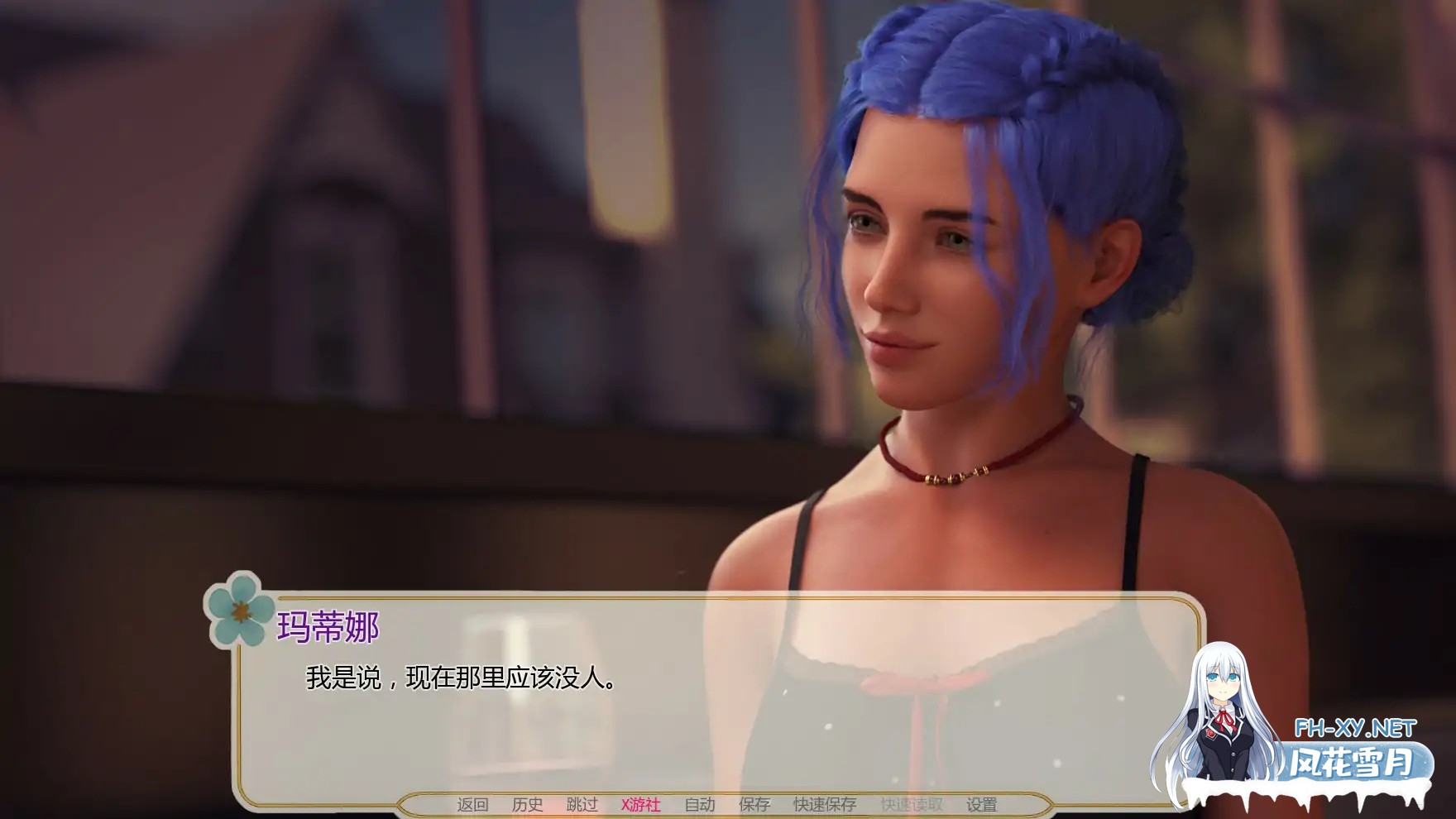Enable 跳过 skip mode
1456x819 pixels.
(x=583, y=803)
